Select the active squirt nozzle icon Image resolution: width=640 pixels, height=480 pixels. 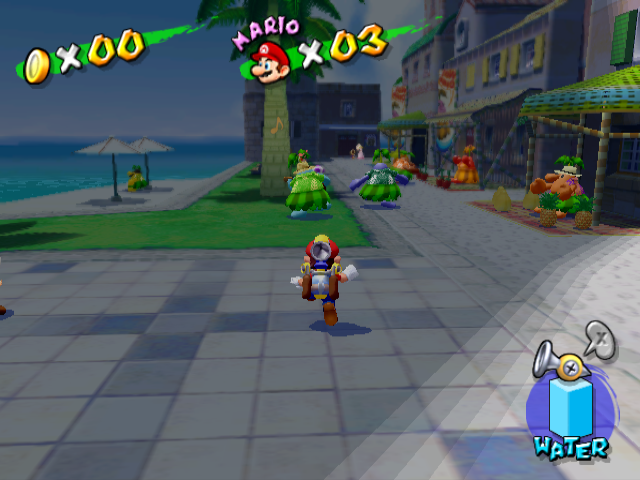(559, 364)
